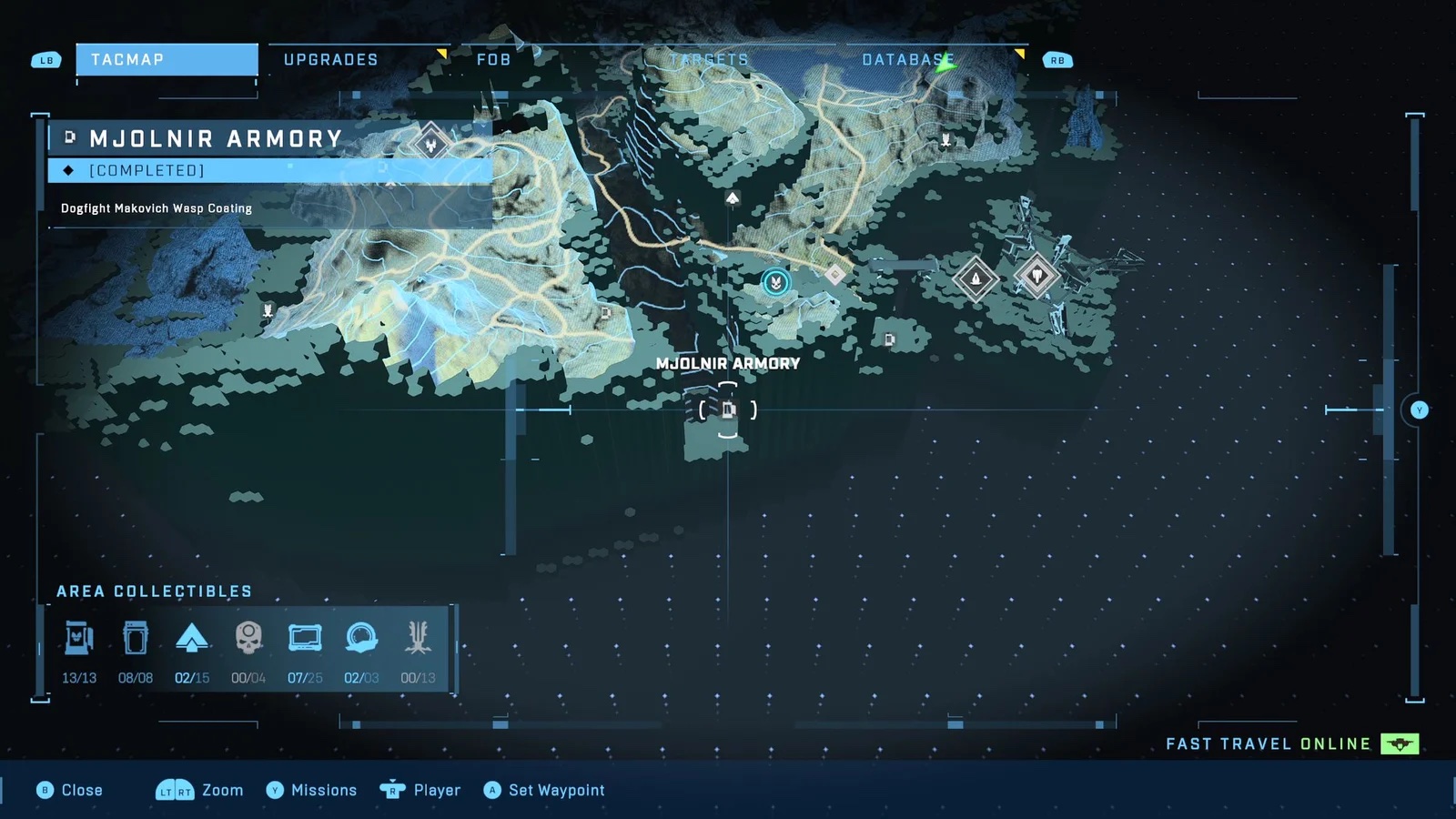Select the Spartan Core collectible icon
This screenshot has height=819, width=1456.
pos(192,639)
